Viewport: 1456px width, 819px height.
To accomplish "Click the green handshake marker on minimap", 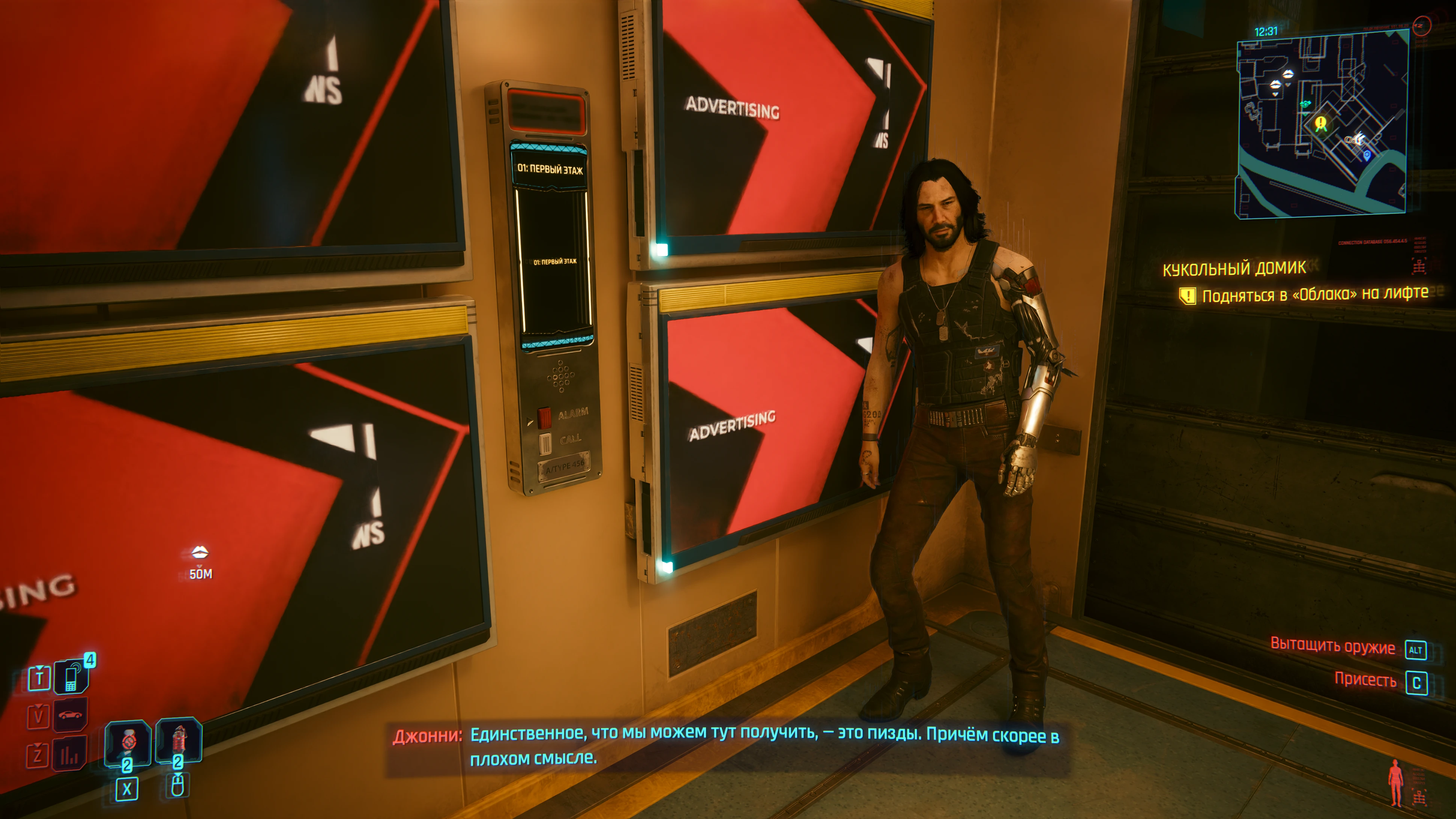I will tap(1305, 104).
